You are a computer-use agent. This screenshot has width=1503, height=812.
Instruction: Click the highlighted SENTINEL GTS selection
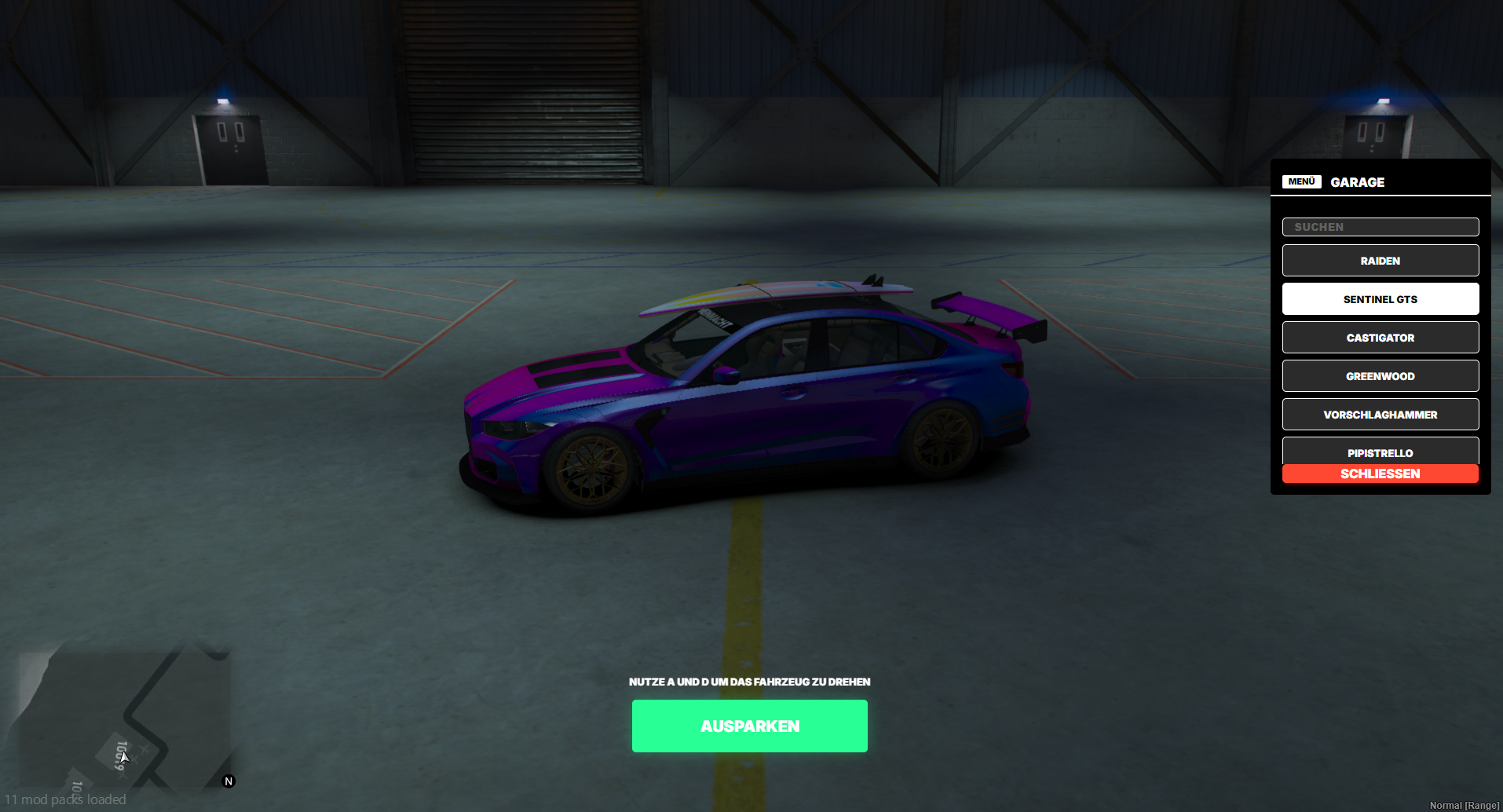[x=1380, y=298]
